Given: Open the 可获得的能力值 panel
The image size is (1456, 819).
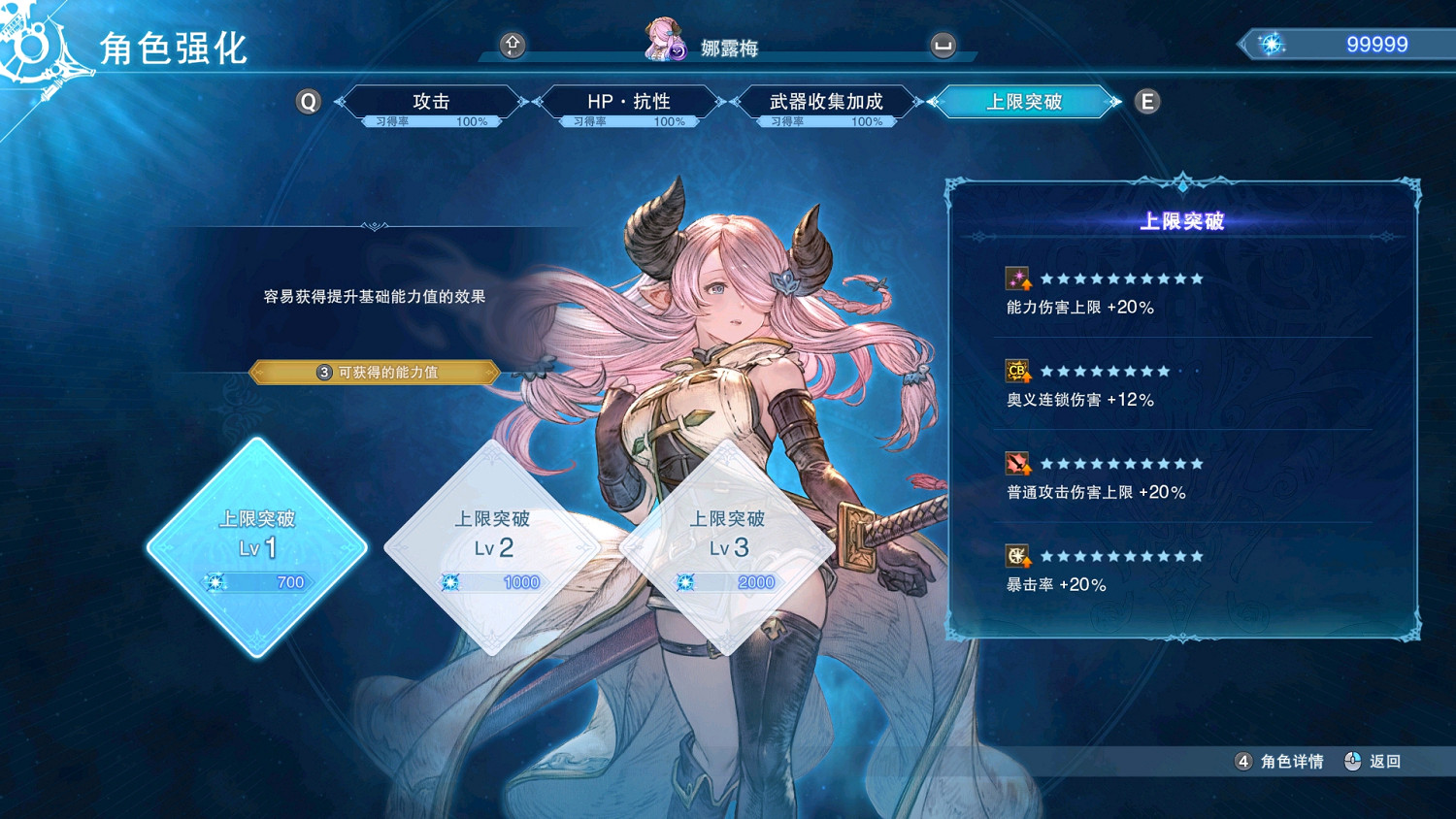Looking at the screenshot, I should point(375,372).
